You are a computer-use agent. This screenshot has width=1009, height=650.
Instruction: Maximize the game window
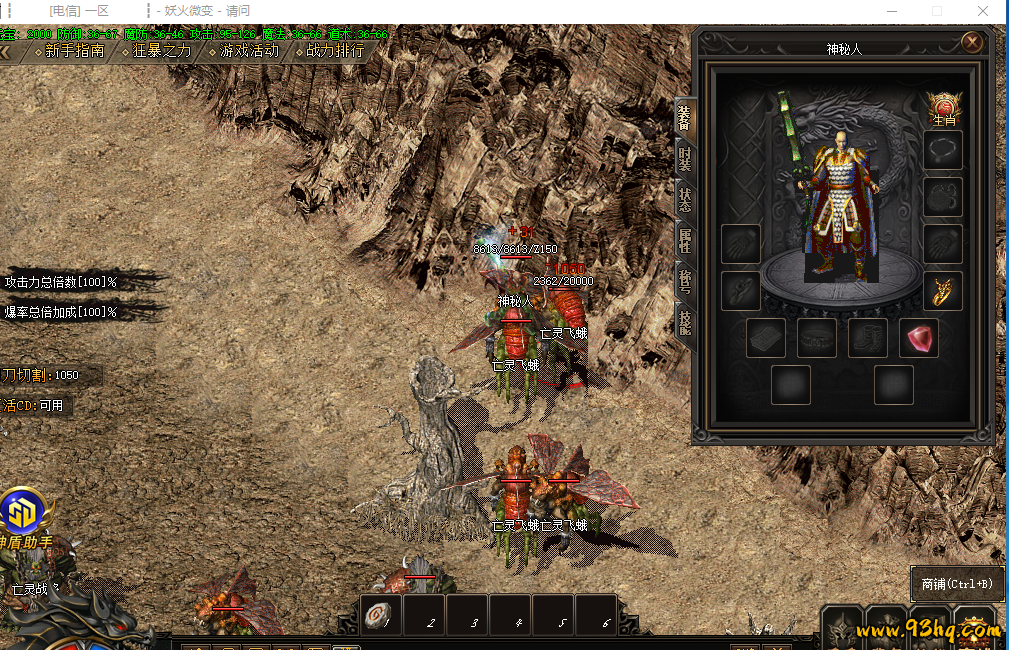click(937, 11)
